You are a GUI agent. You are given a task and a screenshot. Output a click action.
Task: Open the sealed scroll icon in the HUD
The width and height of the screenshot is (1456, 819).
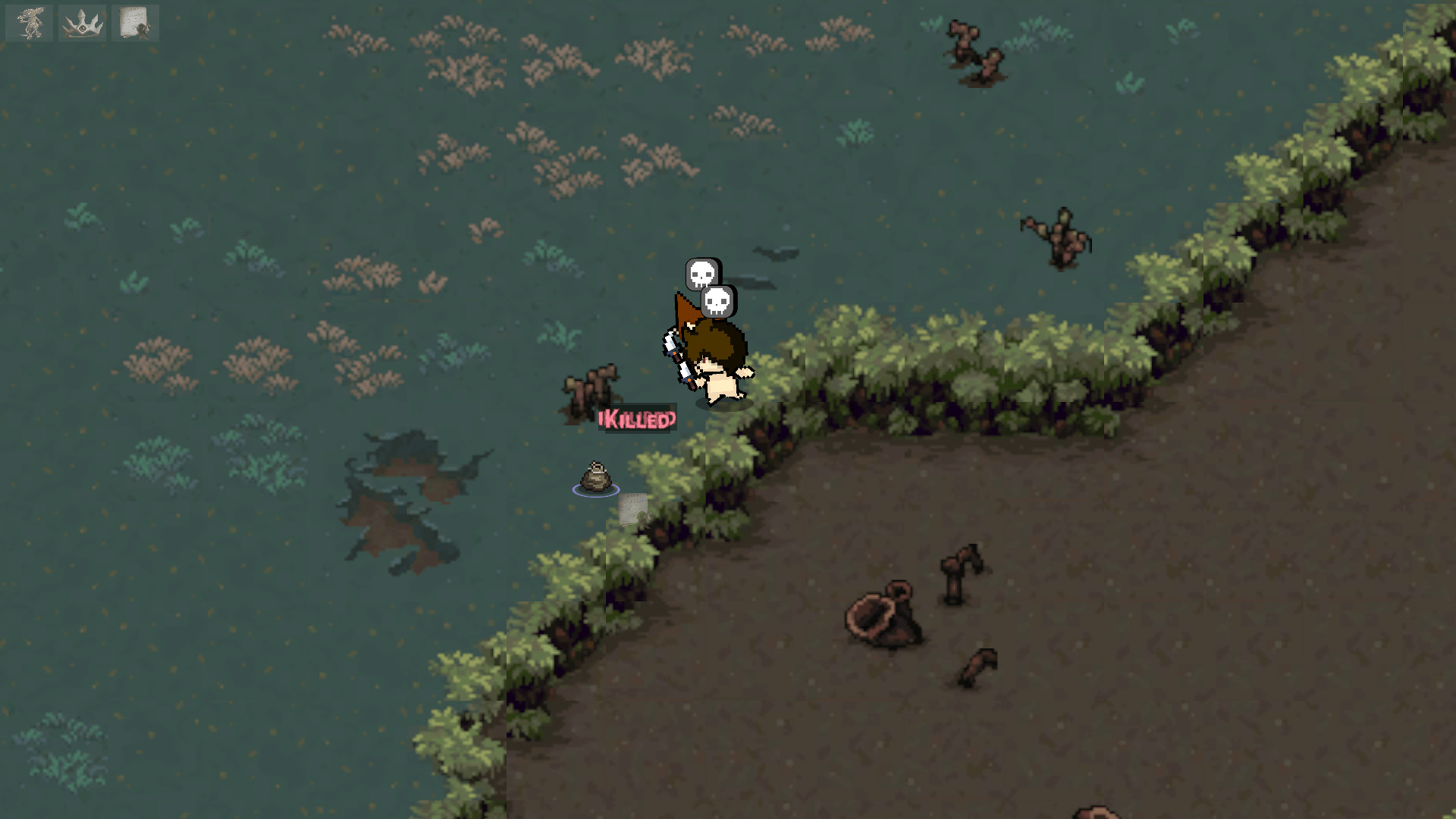135,22
